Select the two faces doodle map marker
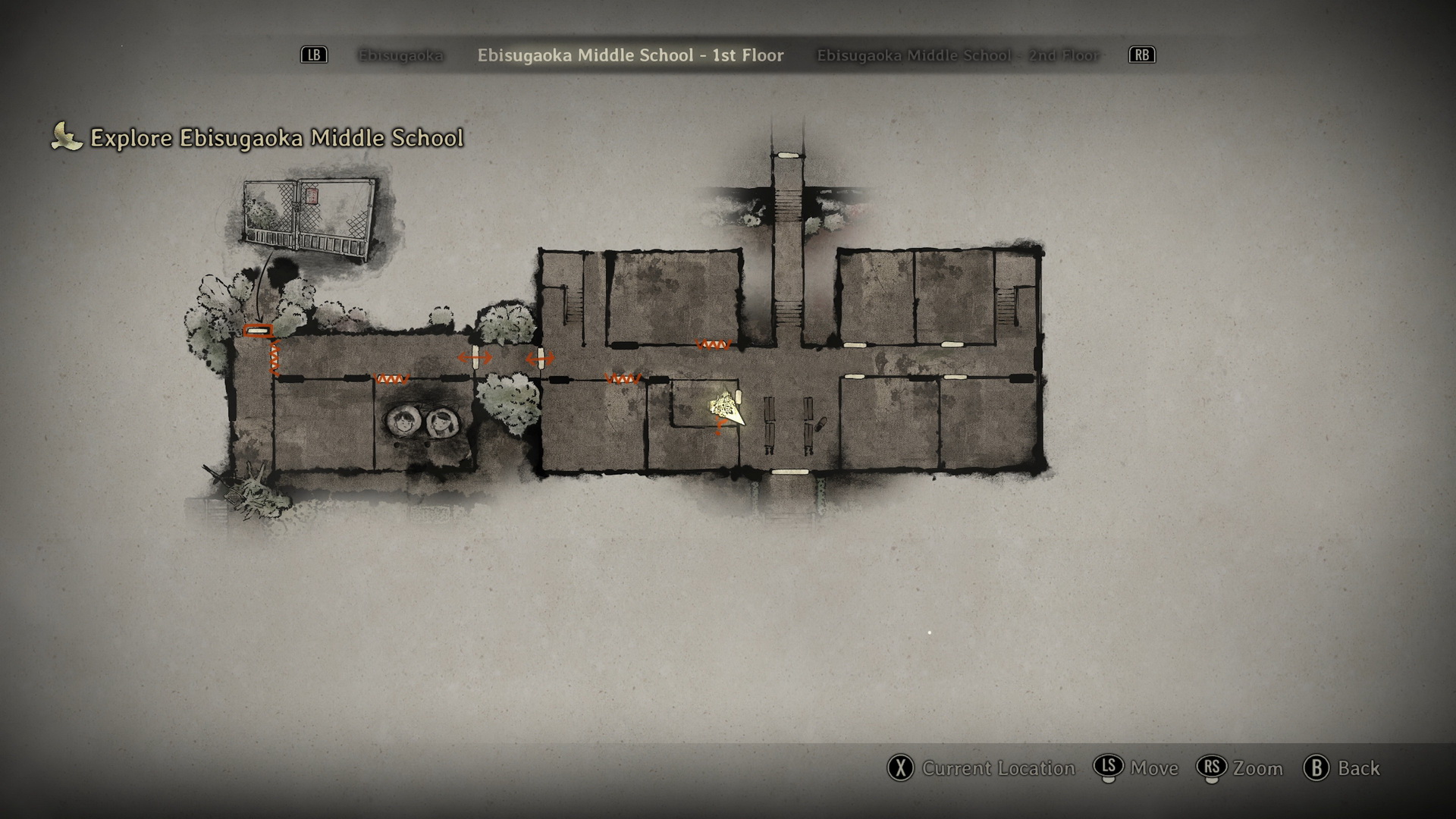Screen dimensions: 1456x819 pyautogui.click(x=419, y=422)
